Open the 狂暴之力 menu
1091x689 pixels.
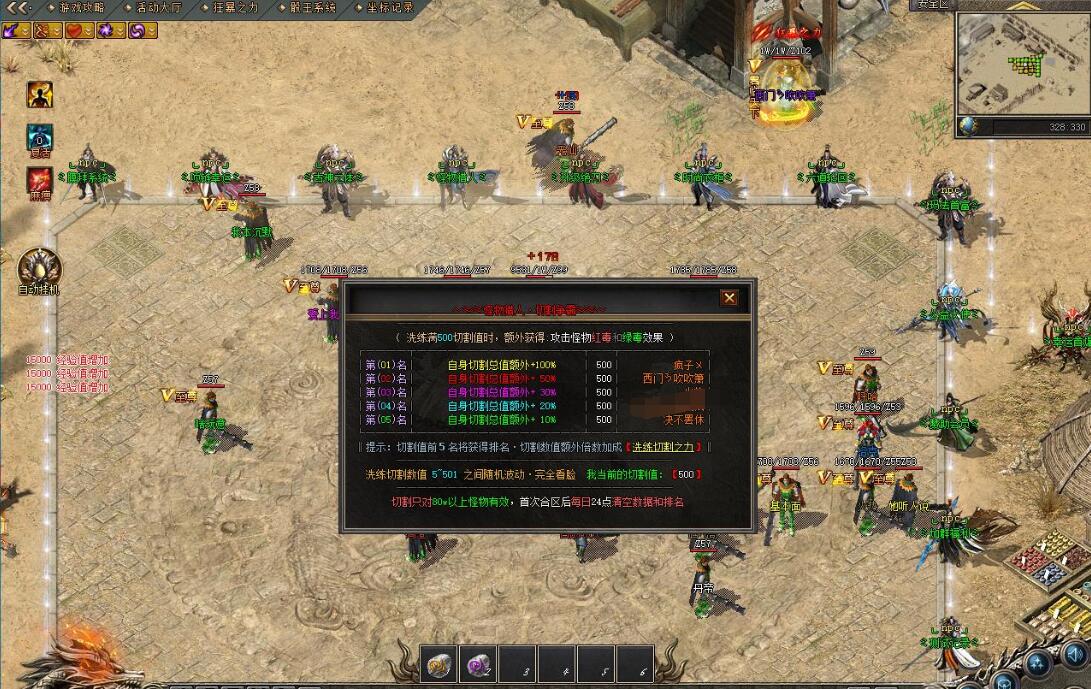tap(236, 7)
